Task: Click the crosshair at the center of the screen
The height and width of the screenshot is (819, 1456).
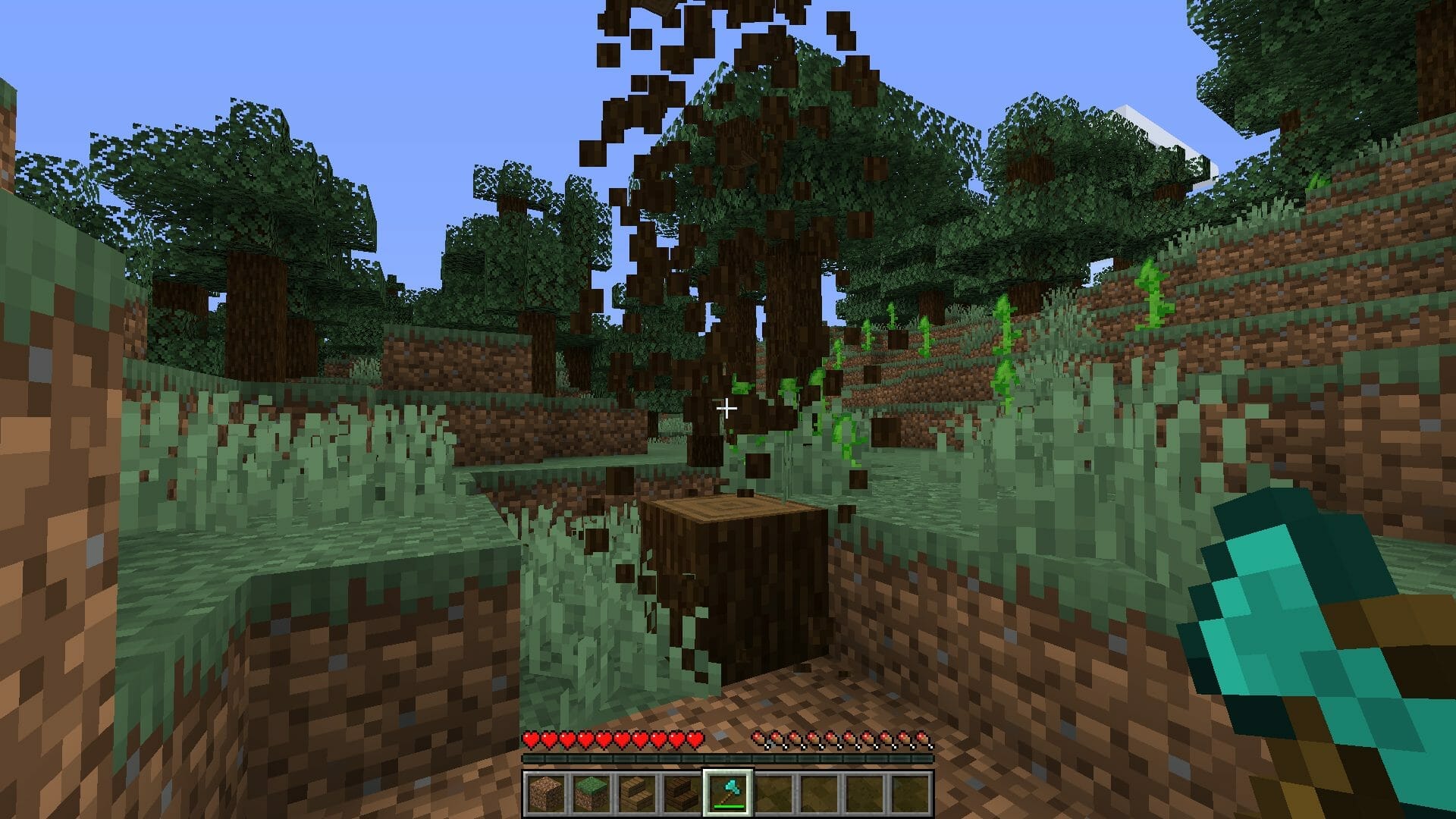Action: tap(728, 408)
